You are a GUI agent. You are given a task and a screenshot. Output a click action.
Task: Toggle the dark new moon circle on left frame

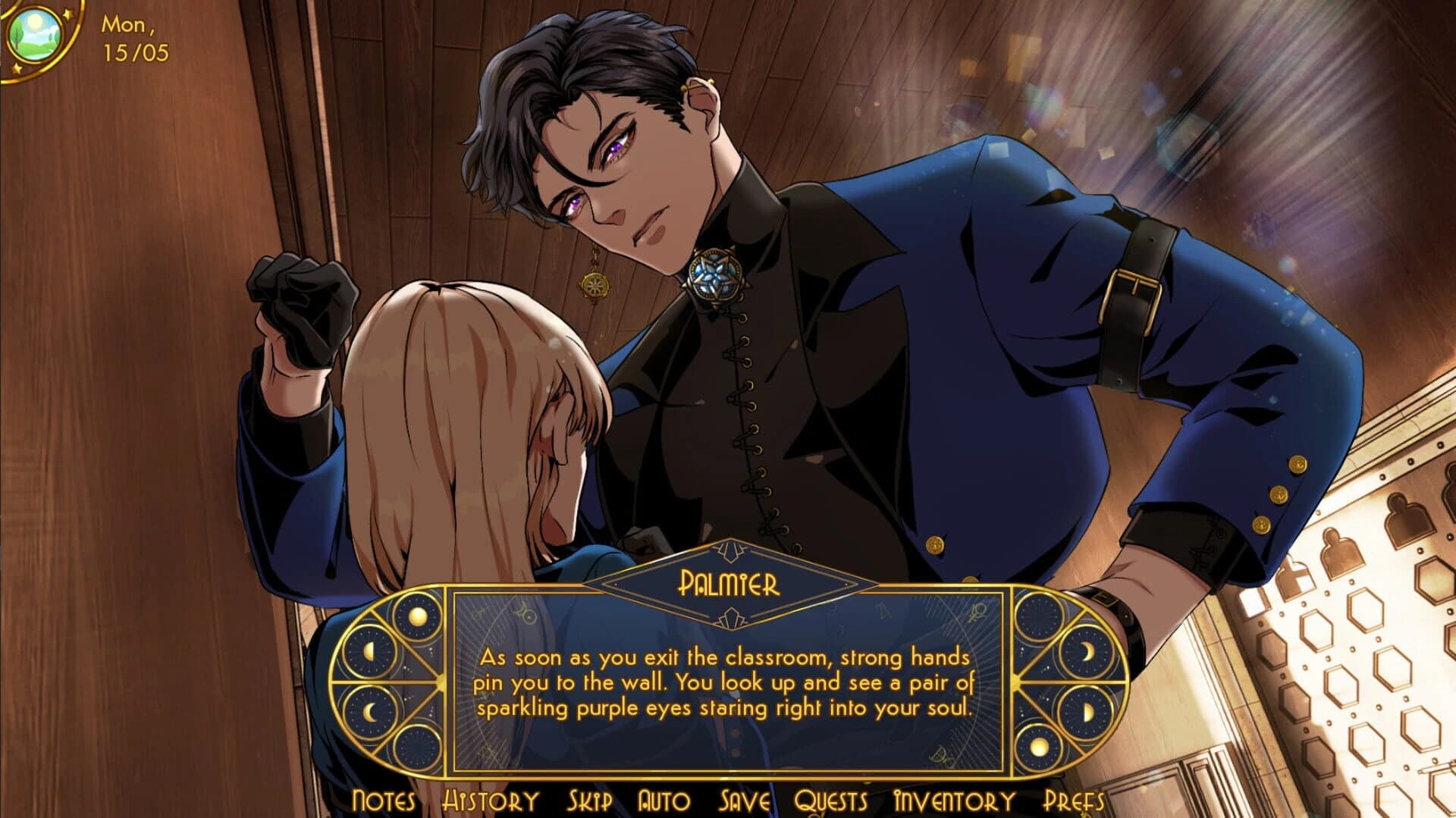(x=418, y=747)
